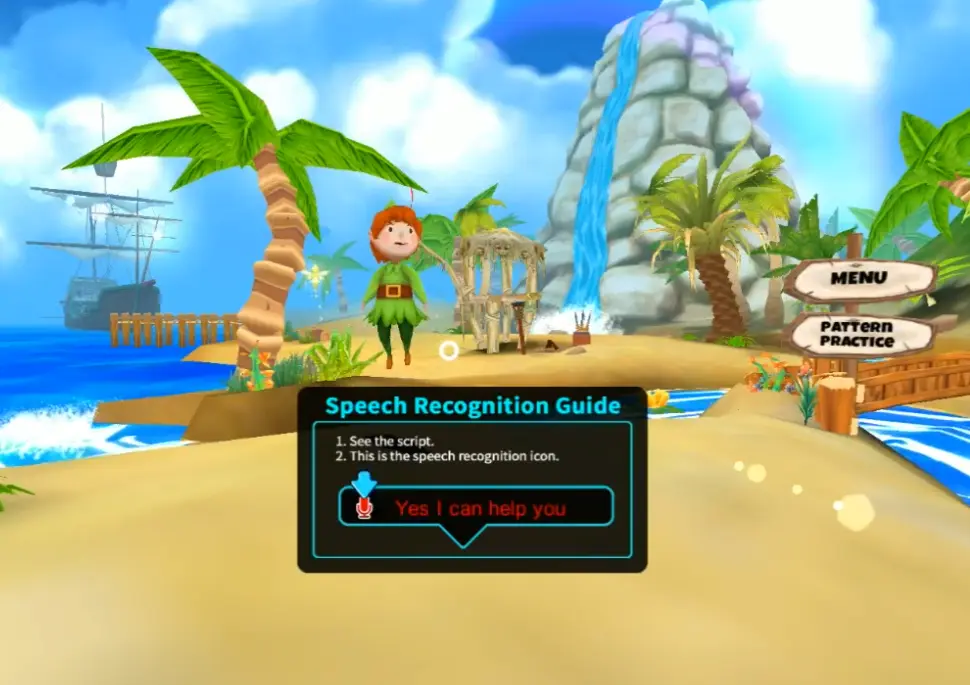Open the Menu wooden sign
This screenshot has height=685, width=970.
point(860,277)
